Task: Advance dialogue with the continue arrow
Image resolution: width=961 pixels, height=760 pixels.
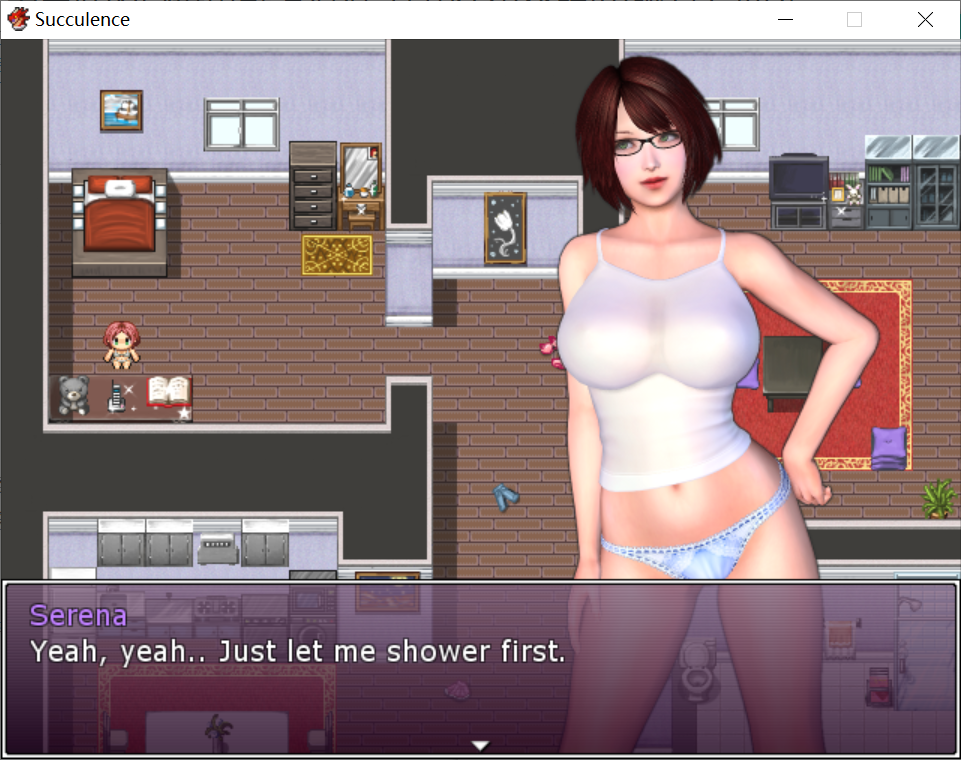Action: coord(480,745)
